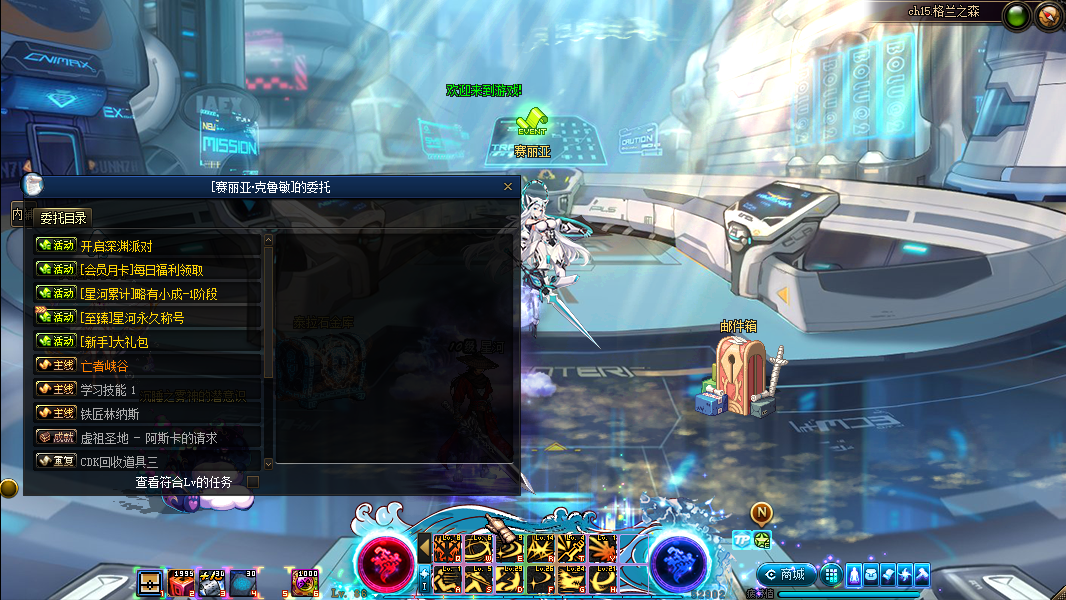1066x600 pixels.
Task: Close the 赛丽亚·克鲁敏 commission window
Action: (508, 187)
